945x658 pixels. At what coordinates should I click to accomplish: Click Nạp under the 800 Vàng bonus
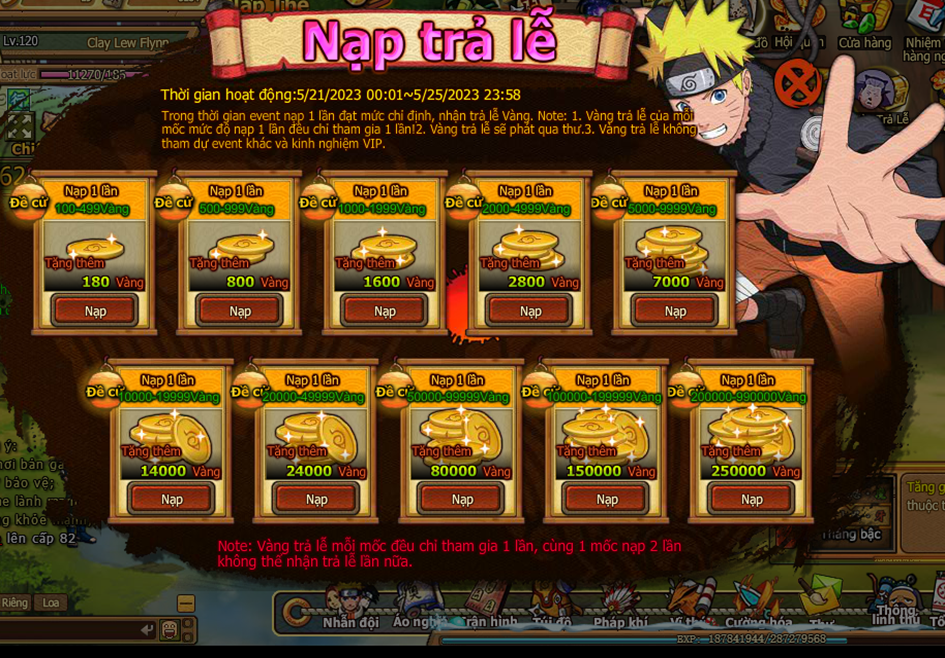pyautogui.click(x=240, y=311)
